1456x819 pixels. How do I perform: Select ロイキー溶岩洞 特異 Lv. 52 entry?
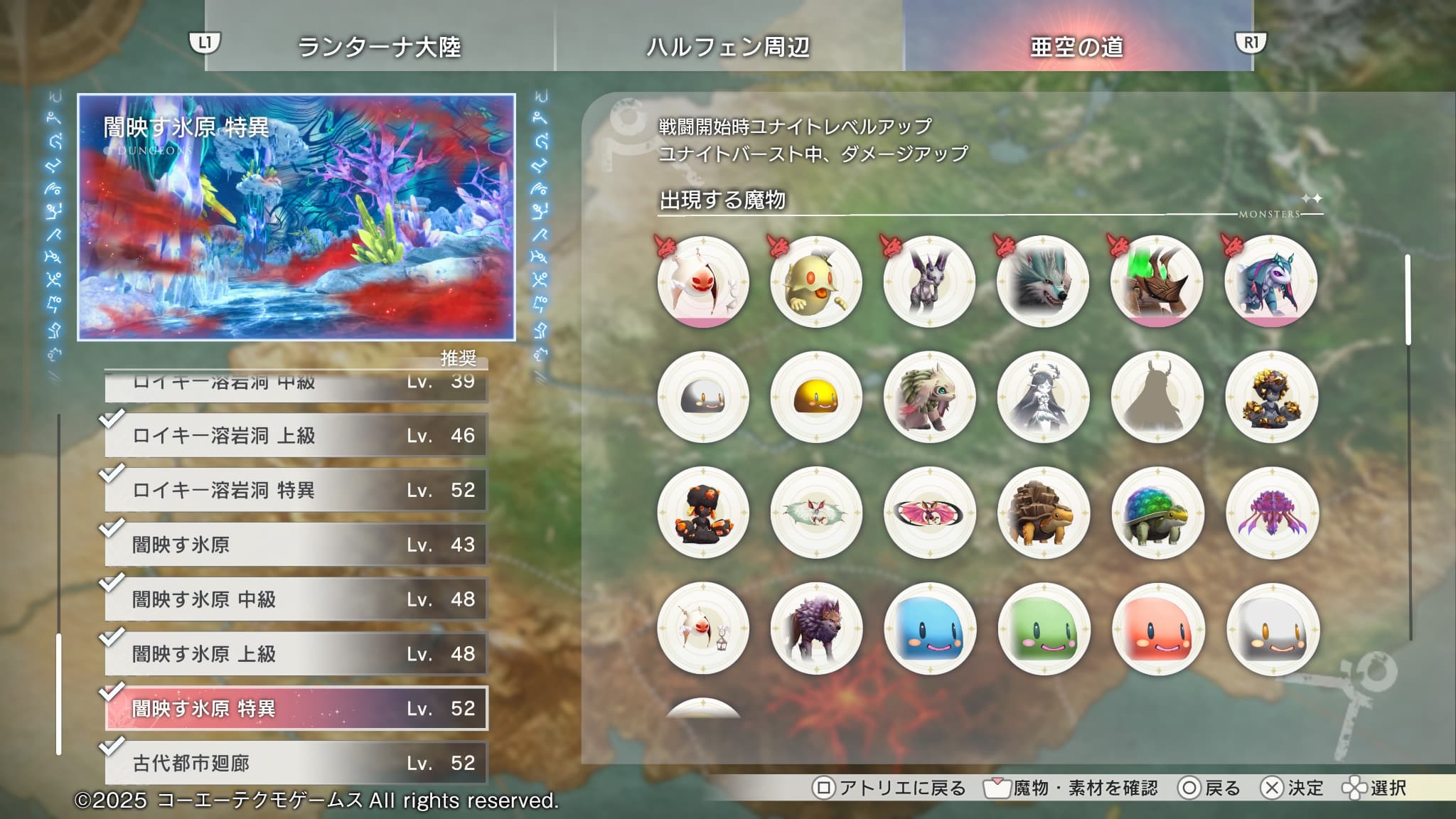tap(296, 490)
